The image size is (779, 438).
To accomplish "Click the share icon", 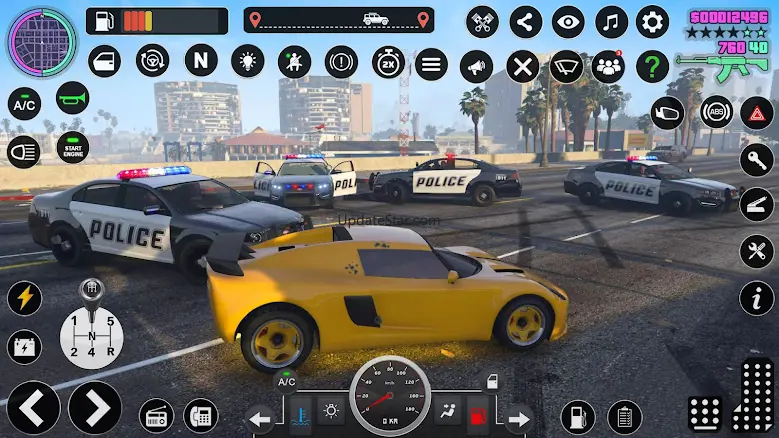I will pos(525,21).
